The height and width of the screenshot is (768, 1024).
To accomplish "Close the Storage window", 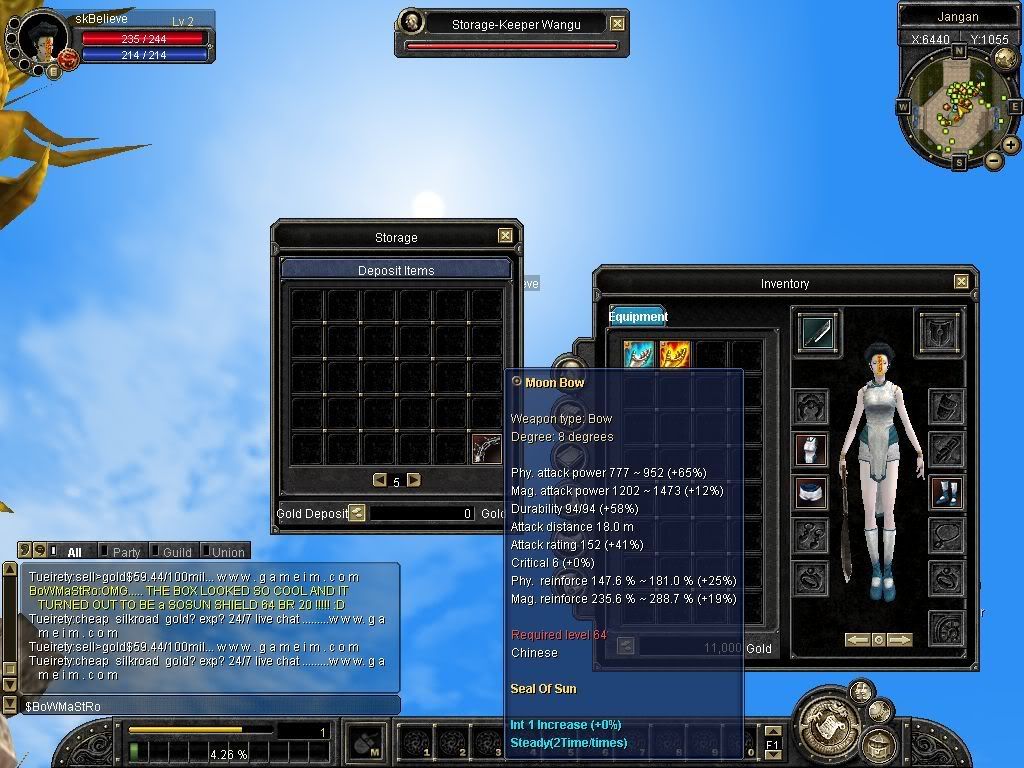I will pyautogui.click(x=505, y=236).
